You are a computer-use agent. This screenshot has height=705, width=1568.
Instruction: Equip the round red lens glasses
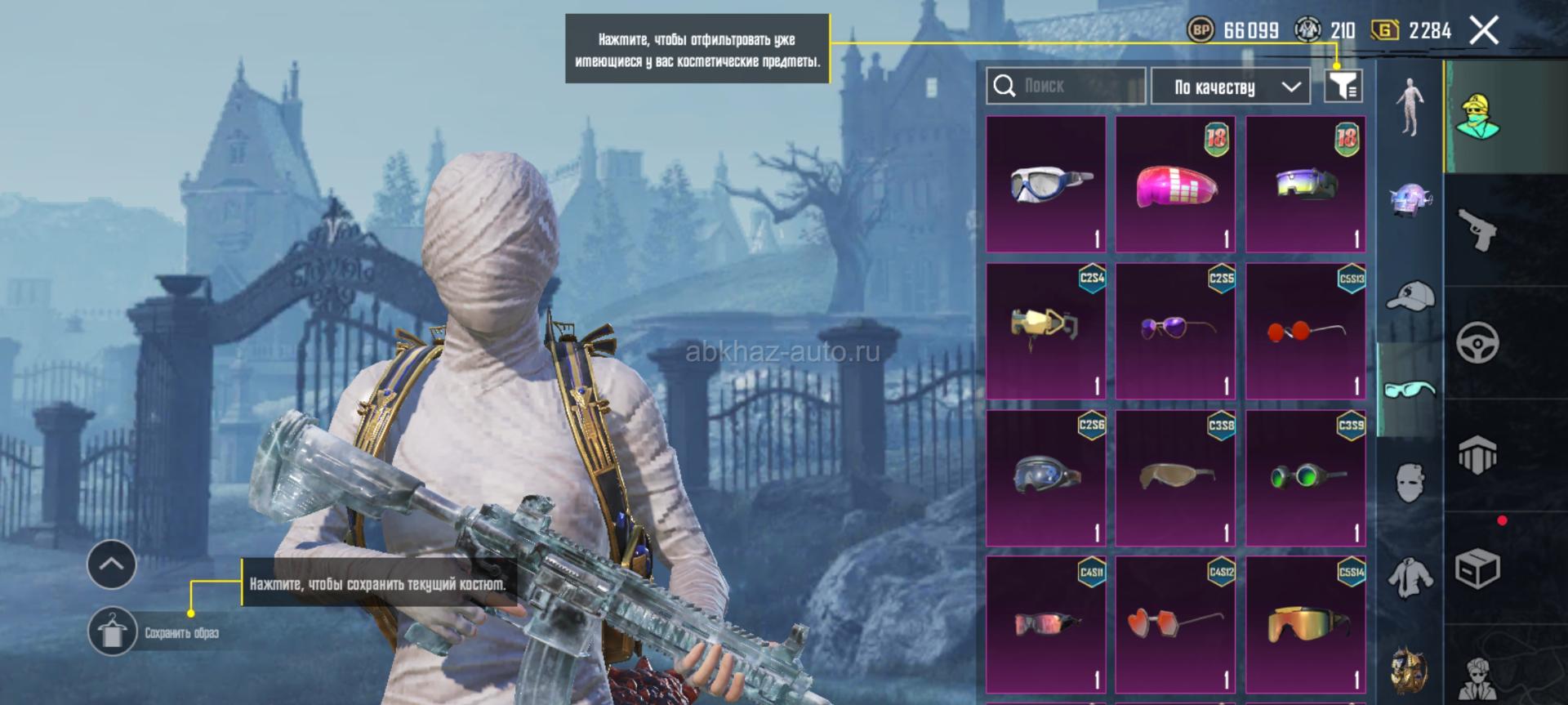click(x=1305, y=331)
